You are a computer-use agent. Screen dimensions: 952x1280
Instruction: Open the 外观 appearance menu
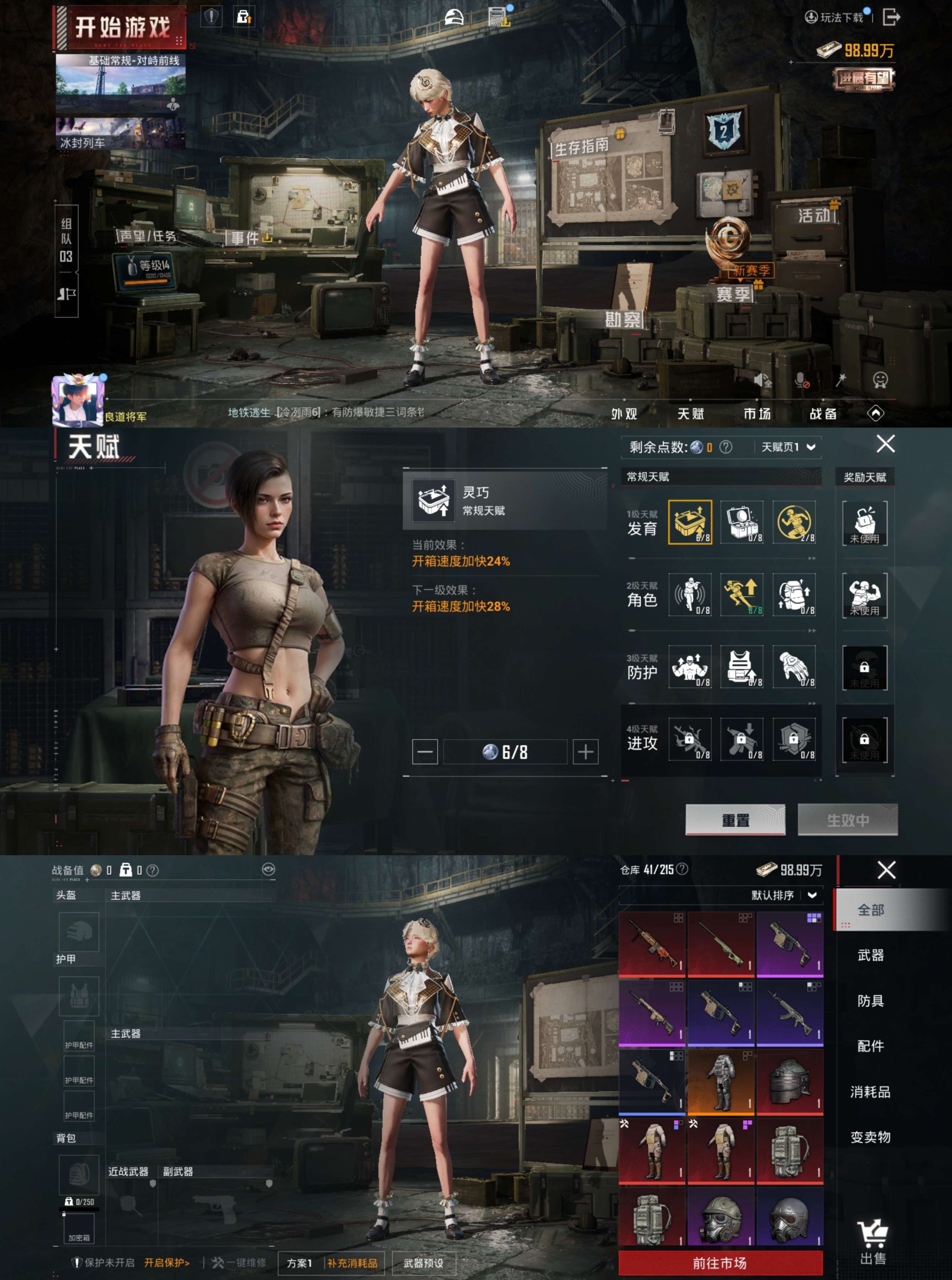[x=624, y=413]
